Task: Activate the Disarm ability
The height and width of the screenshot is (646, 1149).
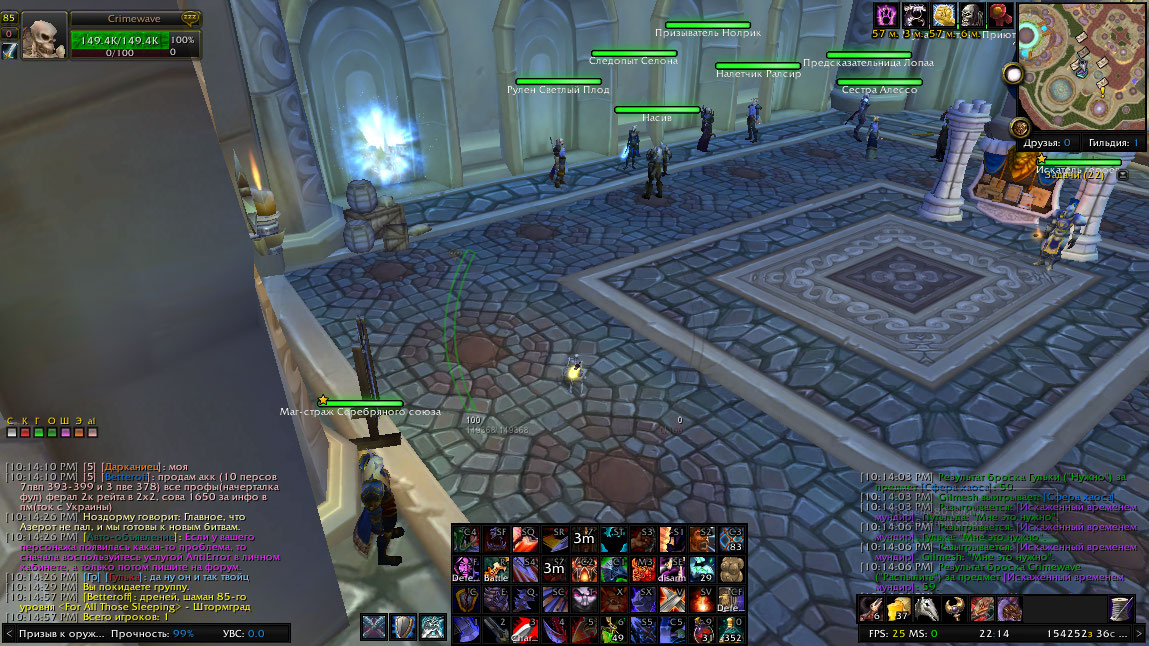Action: tap(673, 569)
